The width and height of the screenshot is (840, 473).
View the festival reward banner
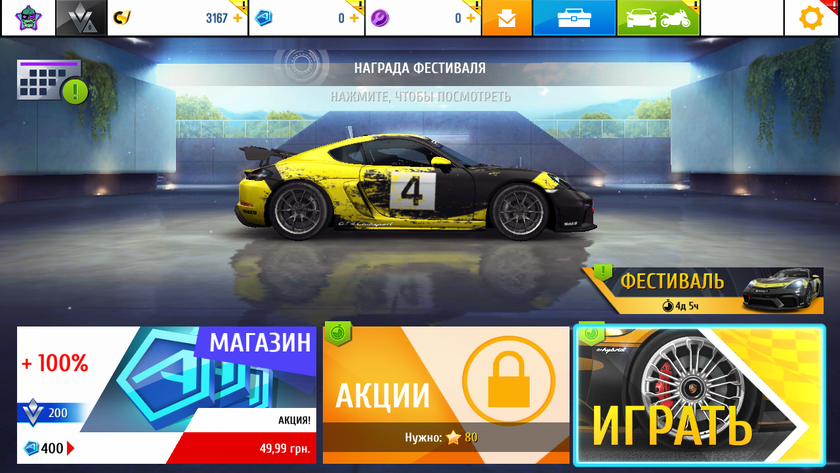tap(420, 81)
